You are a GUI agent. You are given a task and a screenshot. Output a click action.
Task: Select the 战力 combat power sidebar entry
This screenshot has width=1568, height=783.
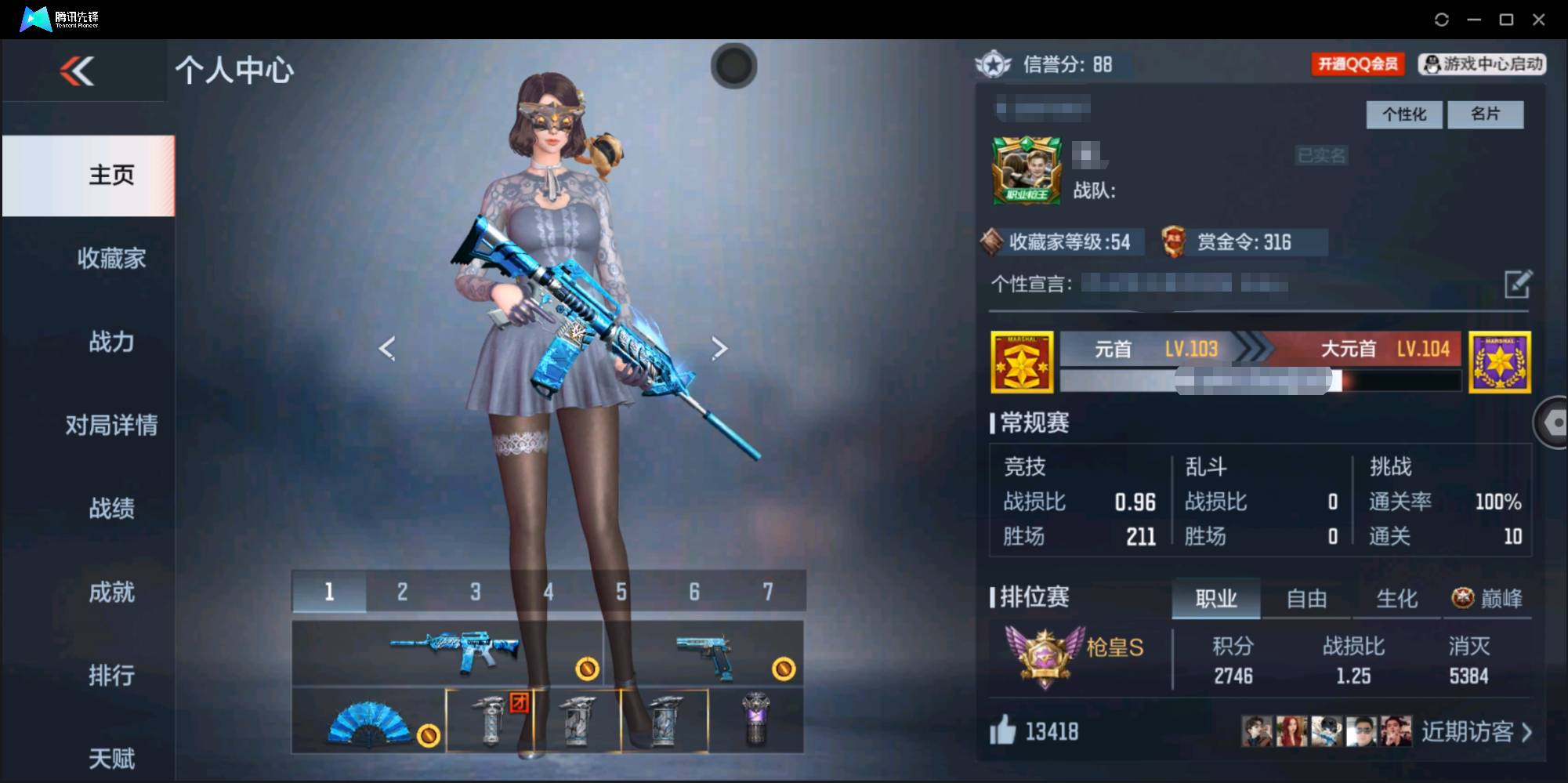[112, 343]
